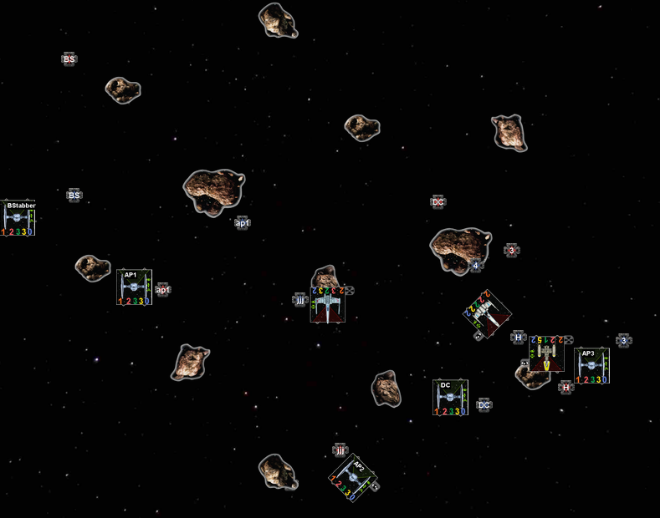Choose the blue ap1 marker token
The width and height of the screenshot is (660, 518).
pyautogui.click(x=242, y=222)
